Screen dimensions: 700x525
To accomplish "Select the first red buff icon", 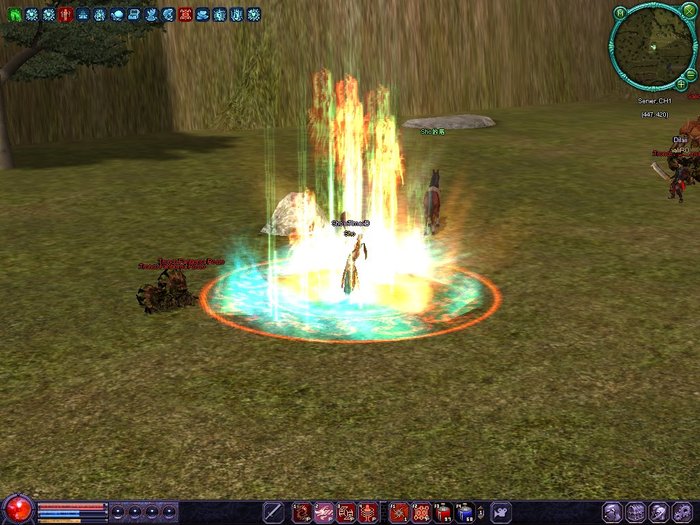I will 65,15.
